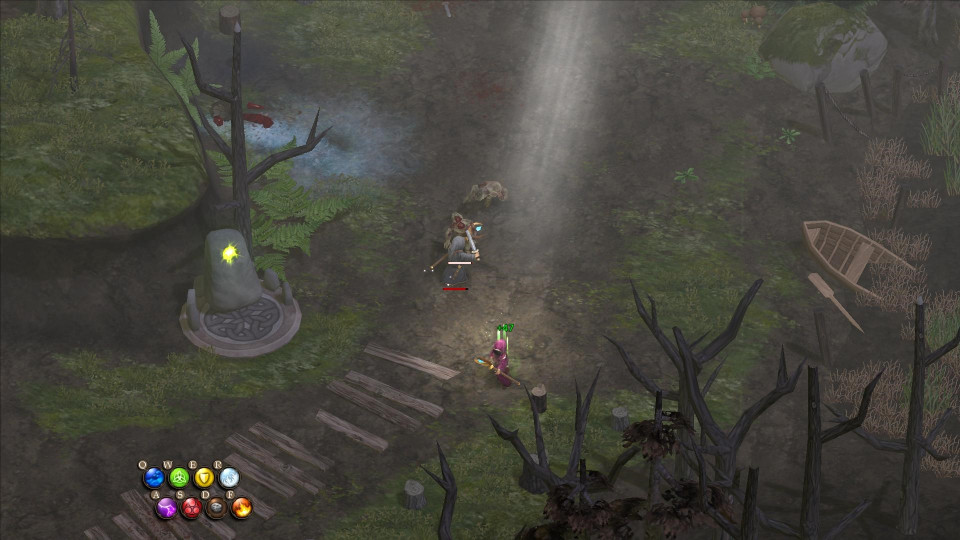Image resolution: width=960 pixels, height=540 pixels.
Task: Choose the green Life element orb
Action: 179,478
